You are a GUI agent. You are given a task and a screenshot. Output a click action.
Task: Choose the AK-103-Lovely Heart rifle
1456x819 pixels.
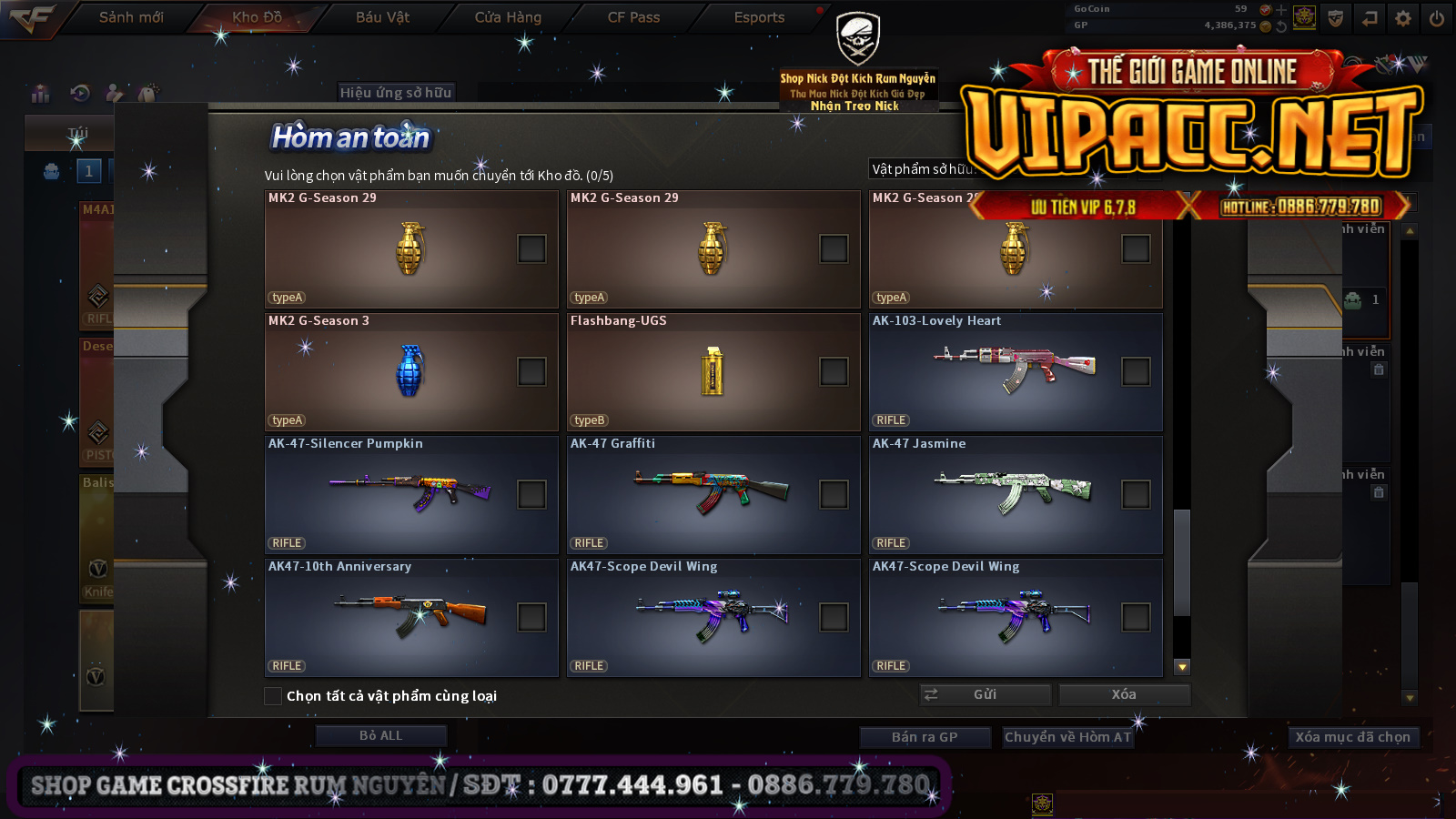coord(1136,371)
